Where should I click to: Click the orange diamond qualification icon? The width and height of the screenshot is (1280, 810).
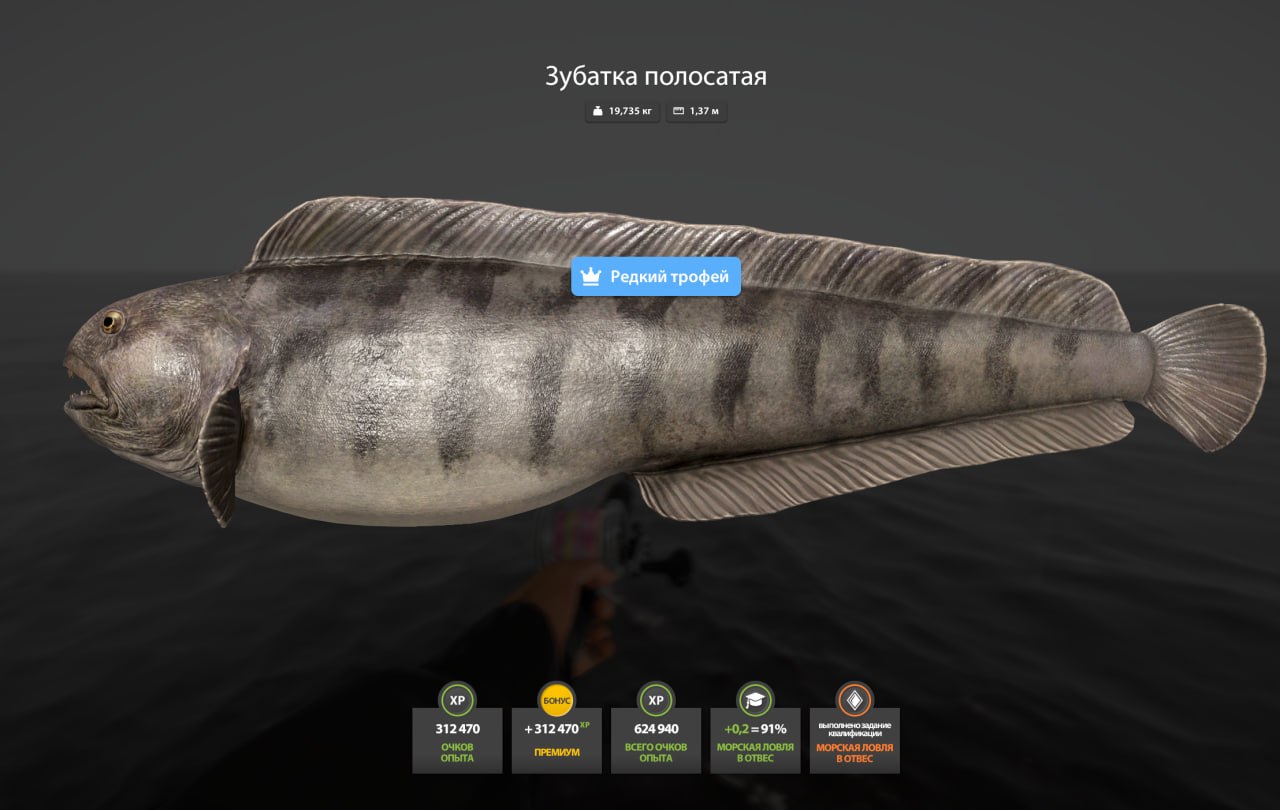[x=855, y=701]
